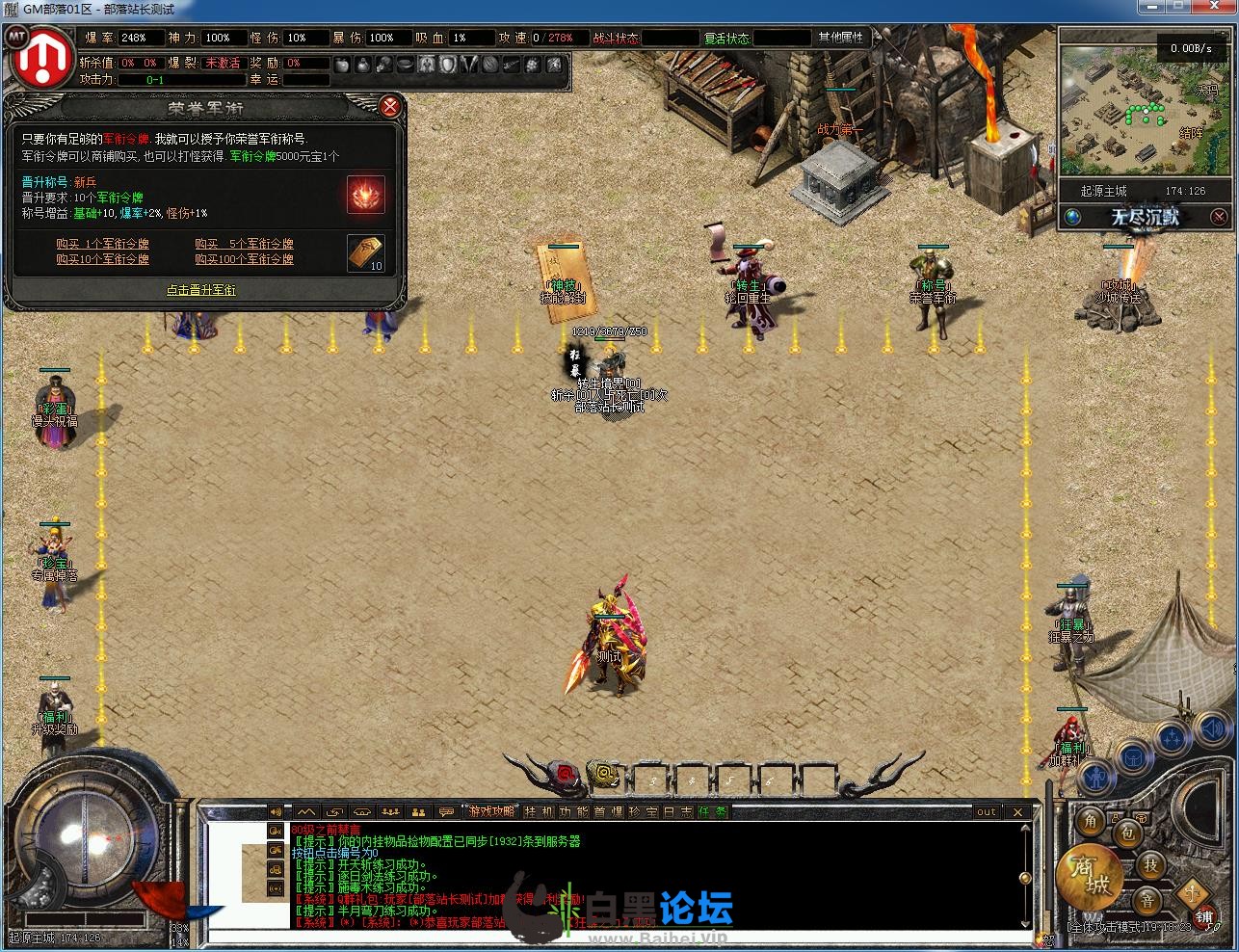Viewport: 1239px width, 952px height.
Task: Open the red 铺 store button
Action: (1204, 918)
